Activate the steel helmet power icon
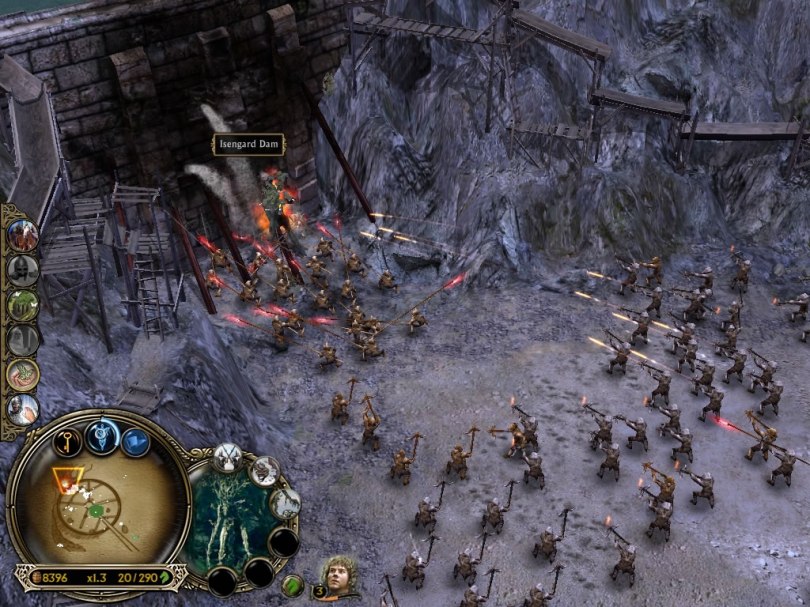This screenshot has width=810, height=607. [22, 269]
